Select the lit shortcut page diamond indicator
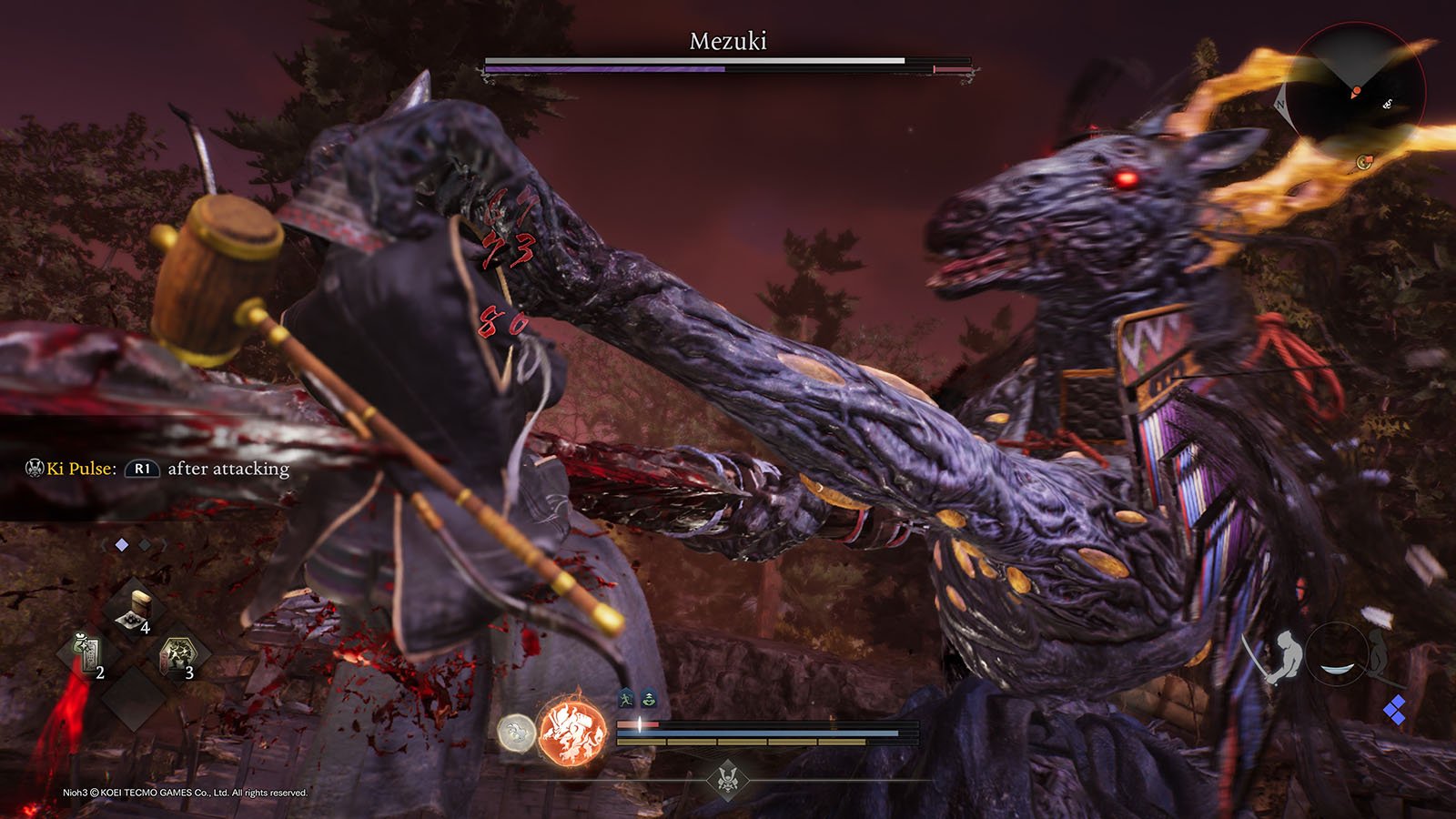 pyautogui.click(x=122, y=545)
